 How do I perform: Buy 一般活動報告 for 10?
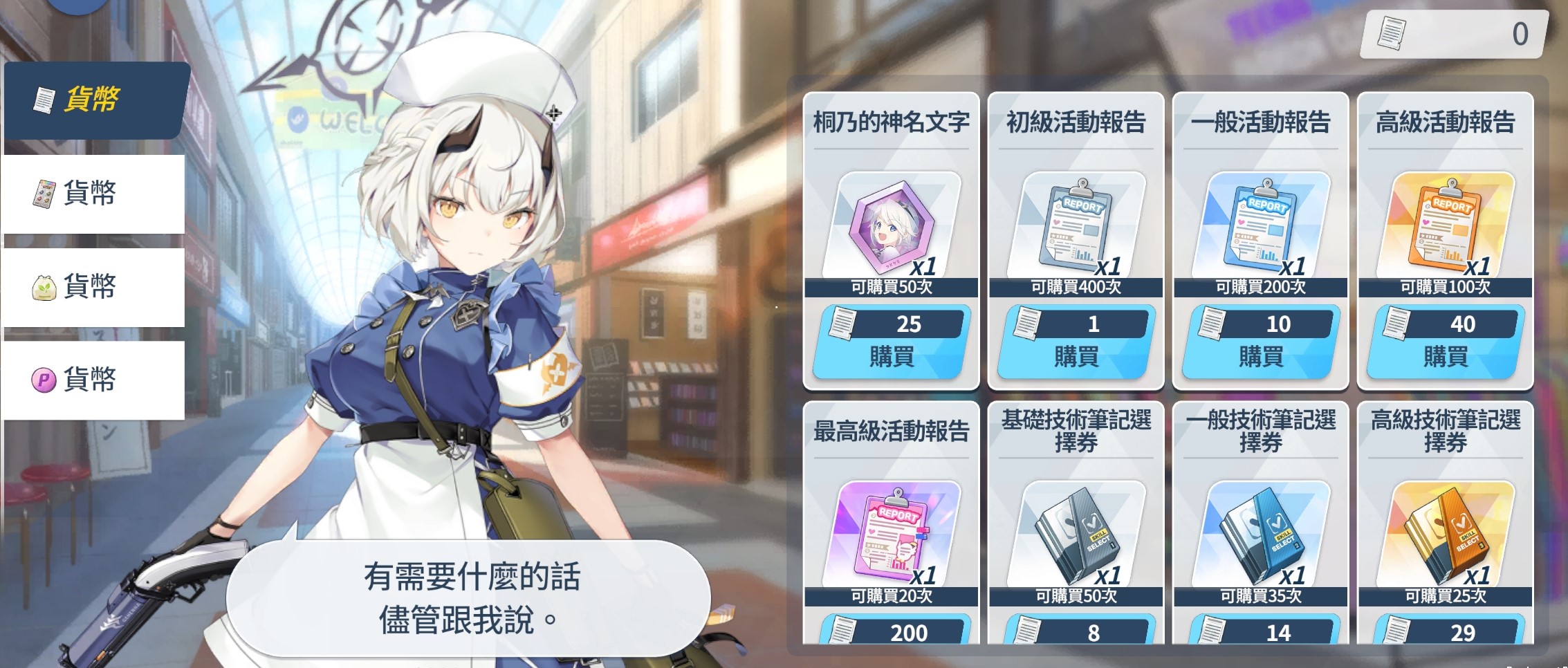1260,342
